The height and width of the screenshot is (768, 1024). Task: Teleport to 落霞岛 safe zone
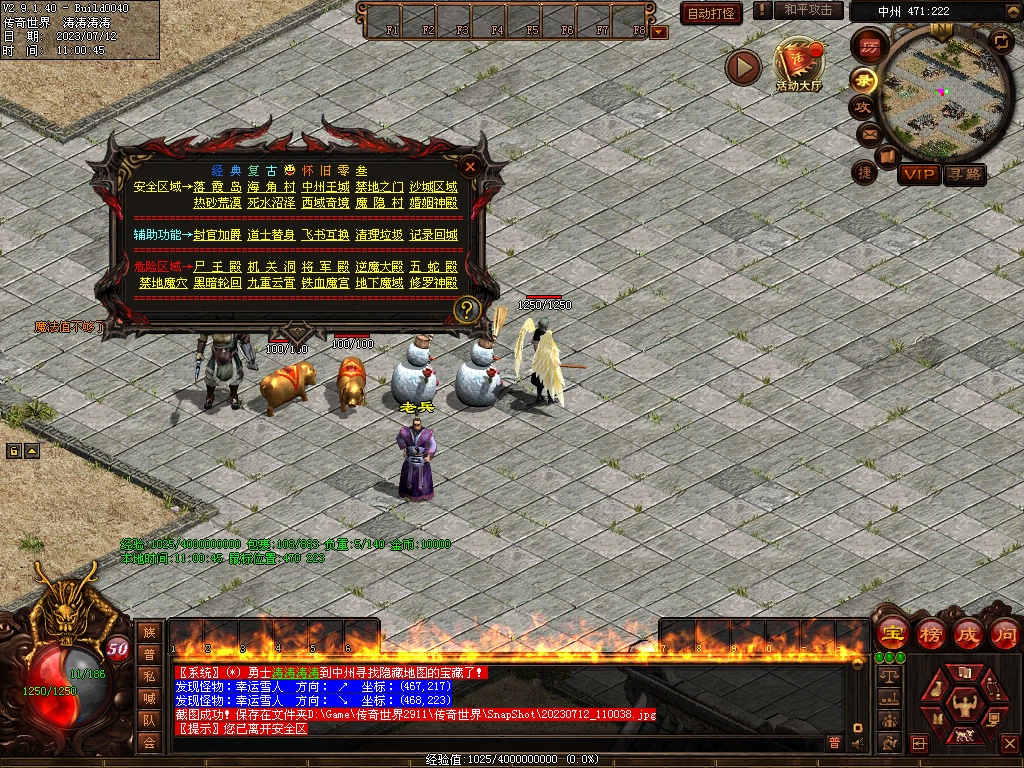pyautogui.click(x=217, y=187)
